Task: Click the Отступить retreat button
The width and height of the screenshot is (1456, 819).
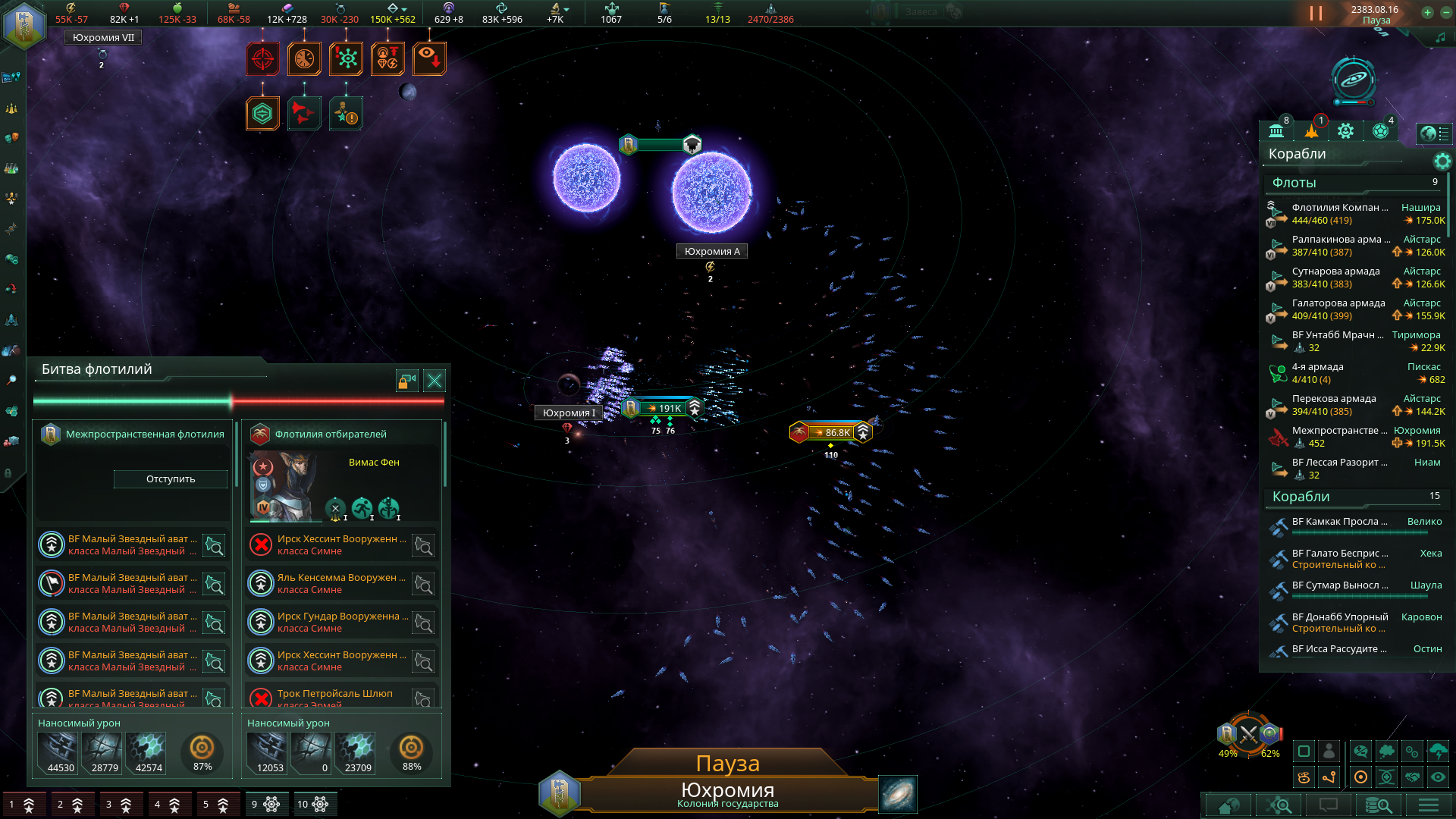Action: point(171,479)
